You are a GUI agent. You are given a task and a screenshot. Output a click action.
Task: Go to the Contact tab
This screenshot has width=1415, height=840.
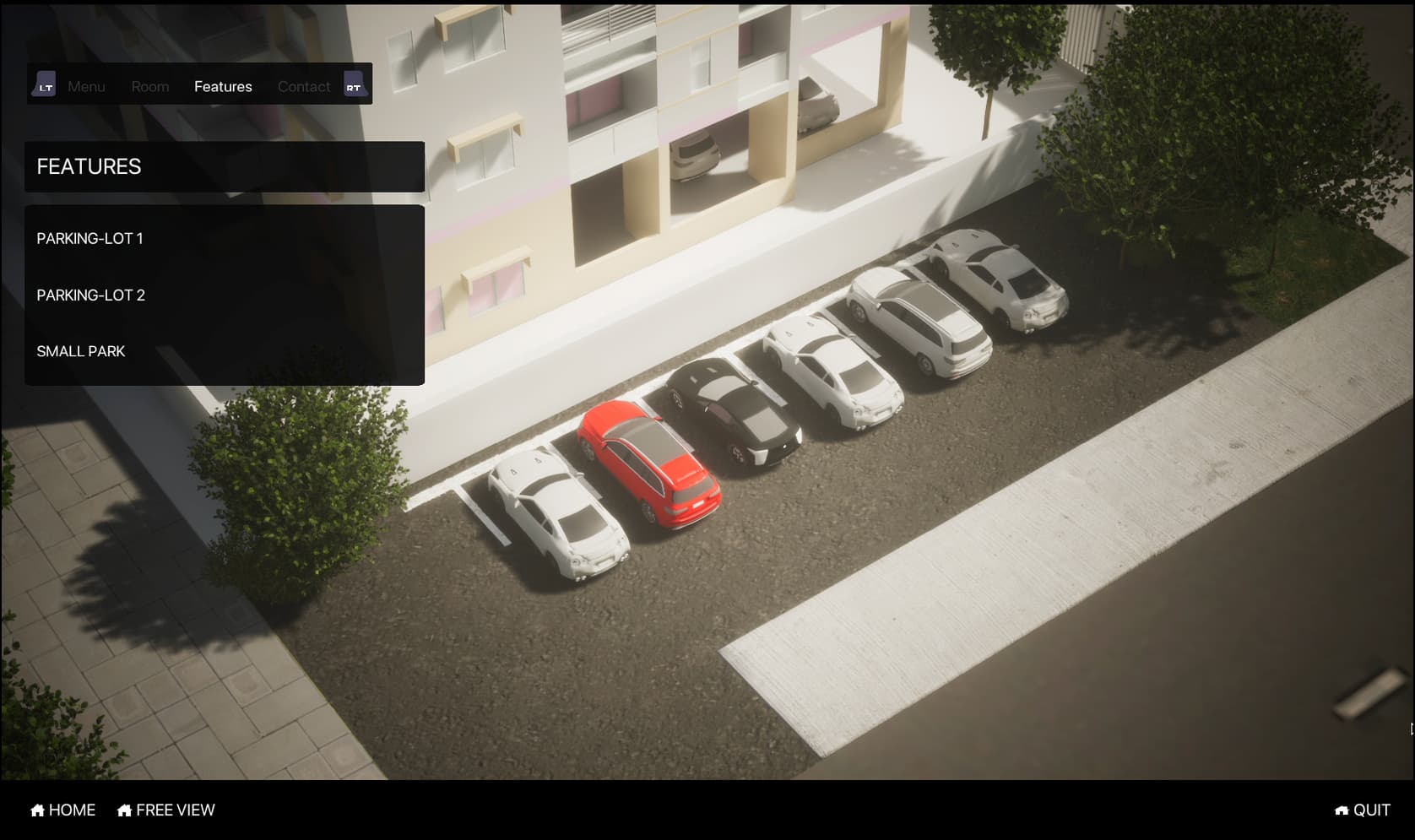click(304, 86)
